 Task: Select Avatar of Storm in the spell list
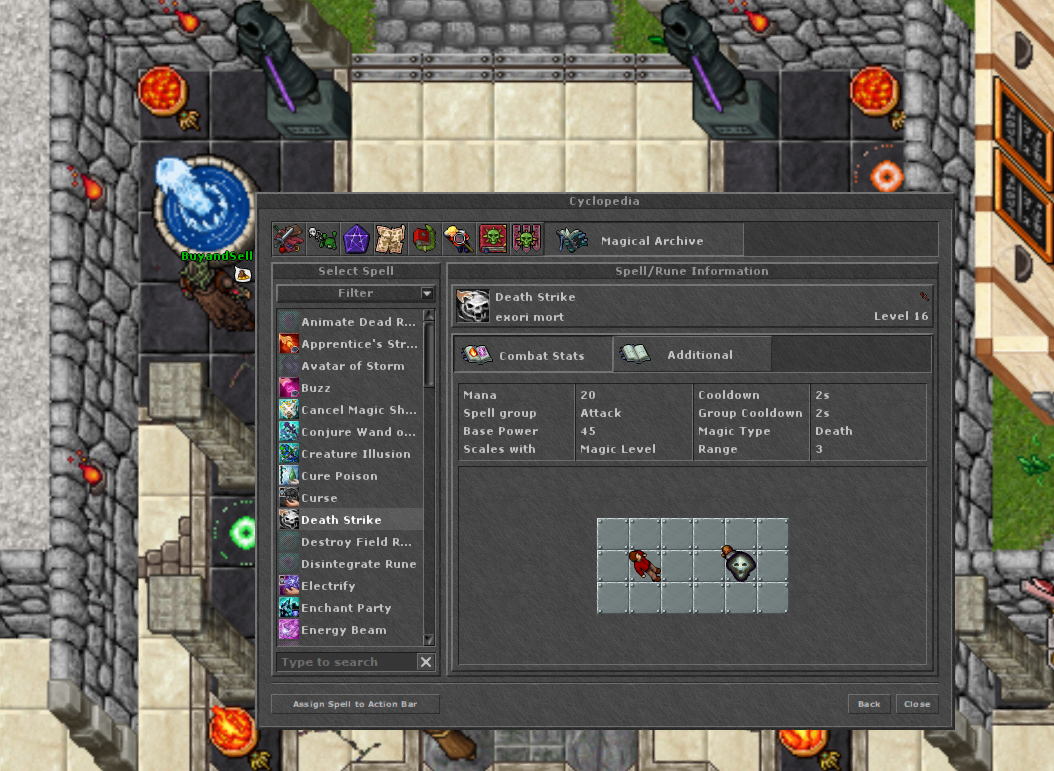[352, 366]
